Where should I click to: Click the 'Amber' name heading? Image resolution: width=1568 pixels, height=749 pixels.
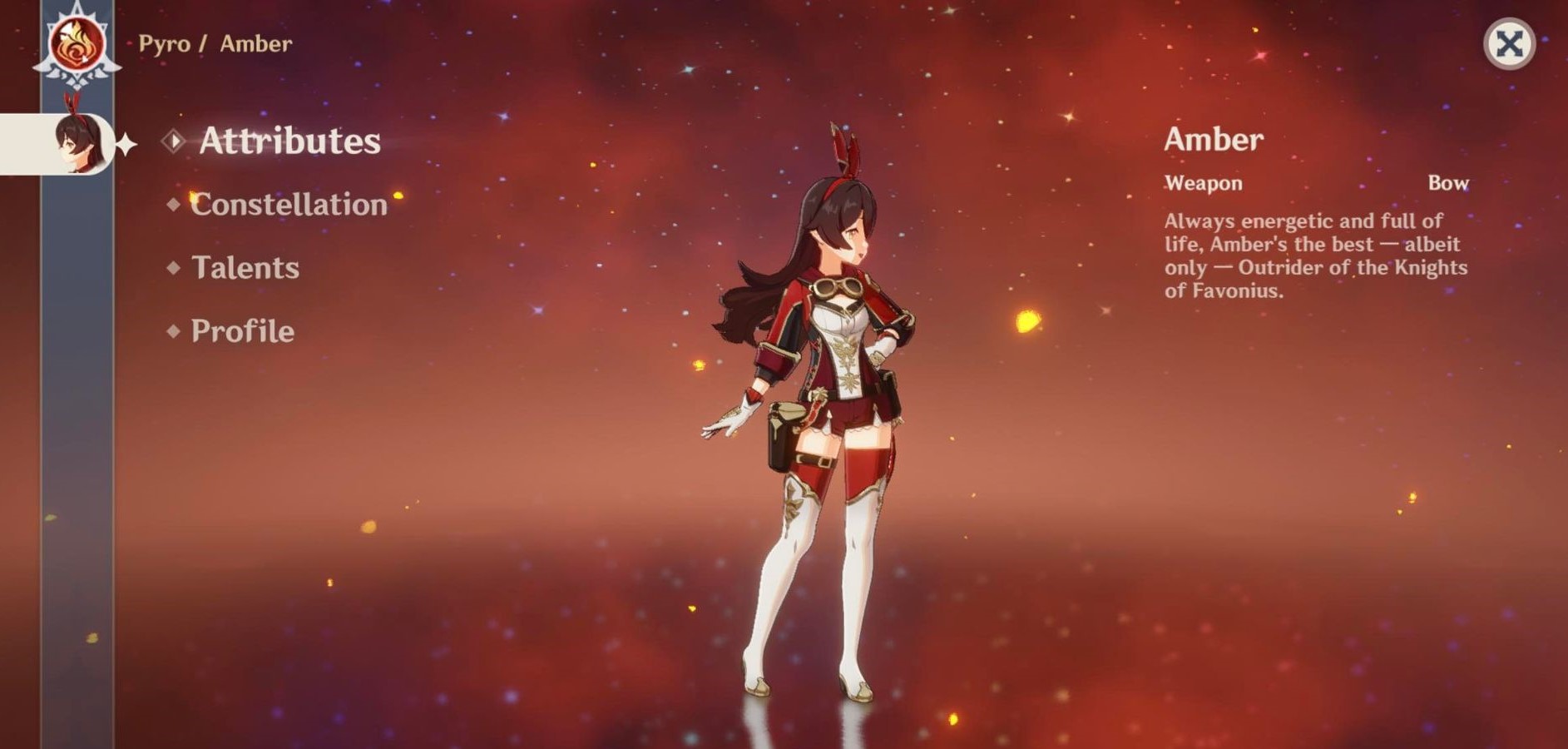coord(1214,139)
